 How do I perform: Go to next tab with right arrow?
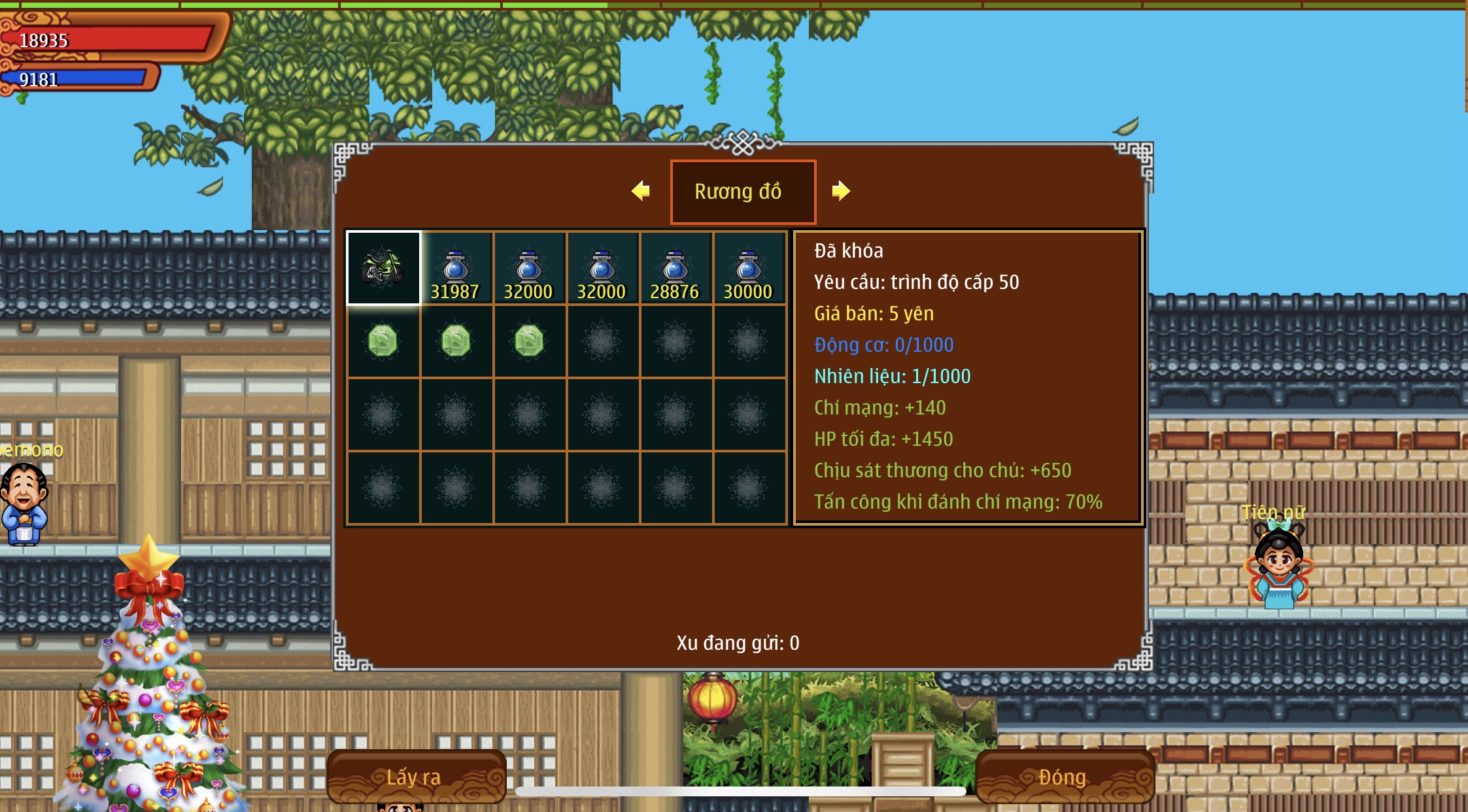click(840, 191)
